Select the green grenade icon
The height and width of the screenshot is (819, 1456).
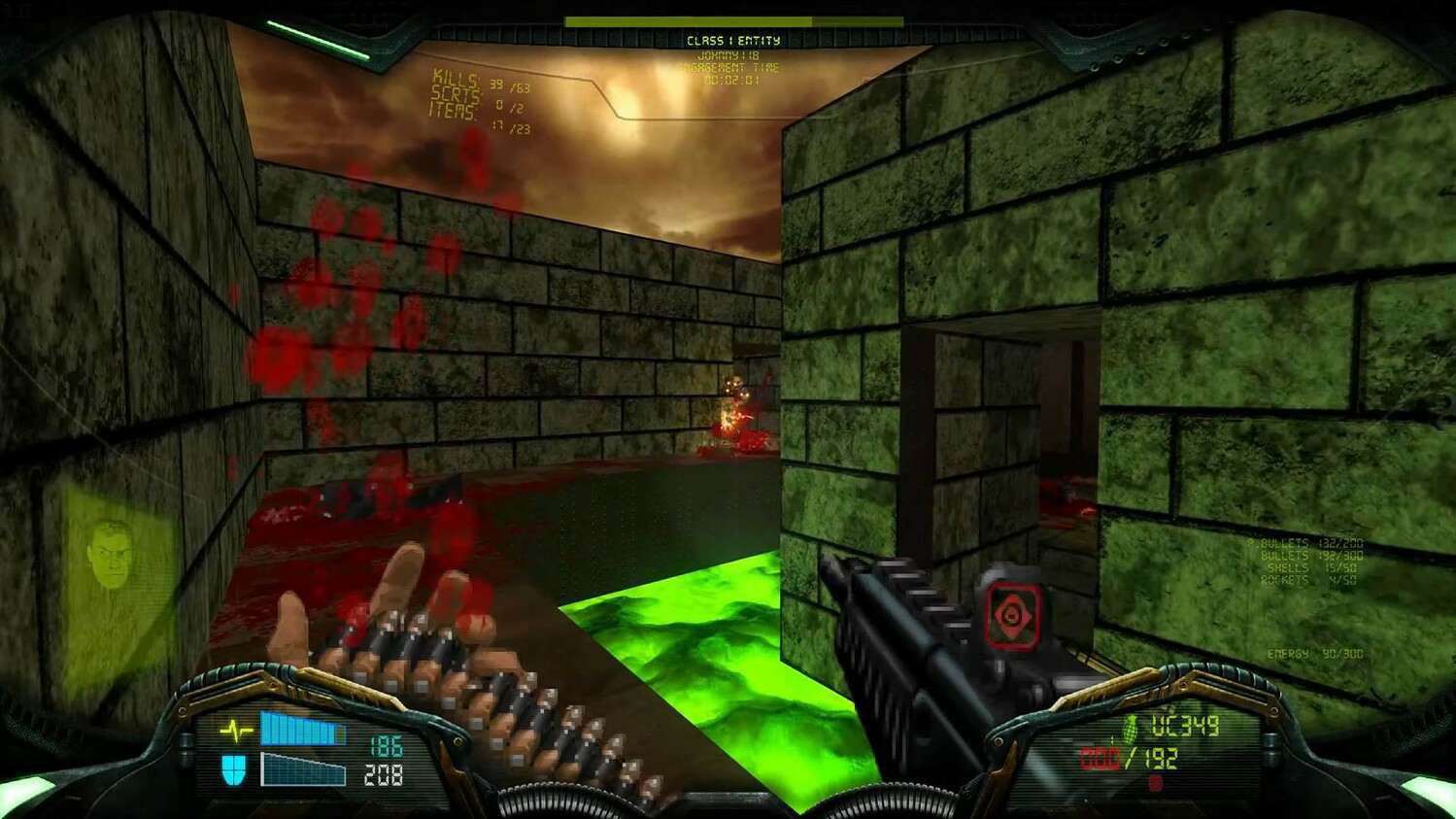click(x=1130, y=727)
